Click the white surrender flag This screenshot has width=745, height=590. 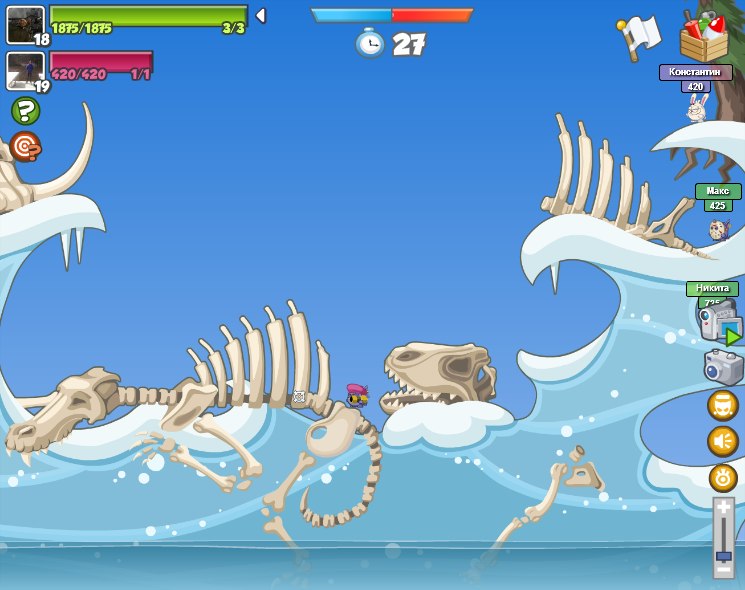coord(641,34)
